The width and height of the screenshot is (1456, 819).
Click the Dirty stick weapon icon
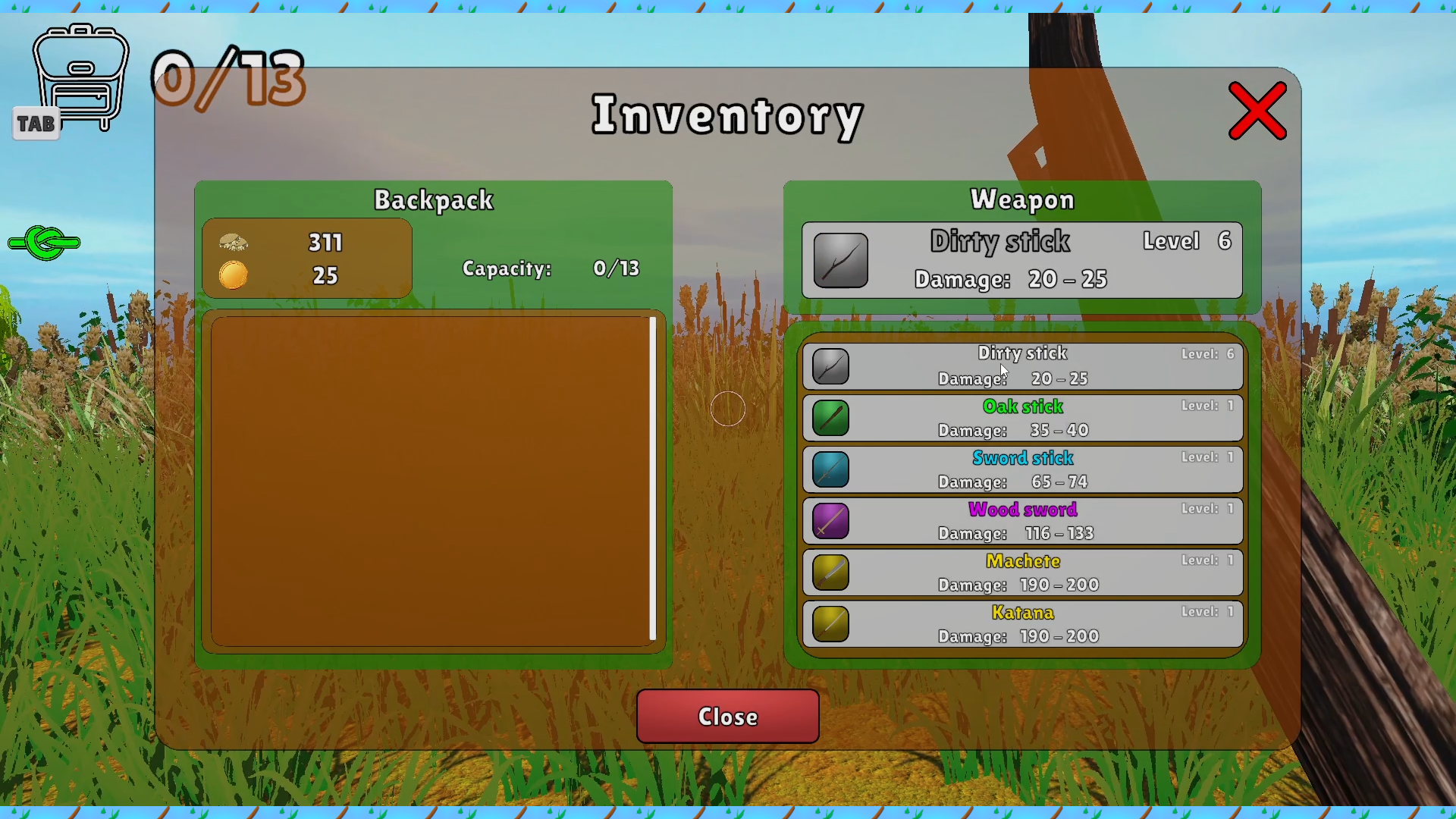830,366
